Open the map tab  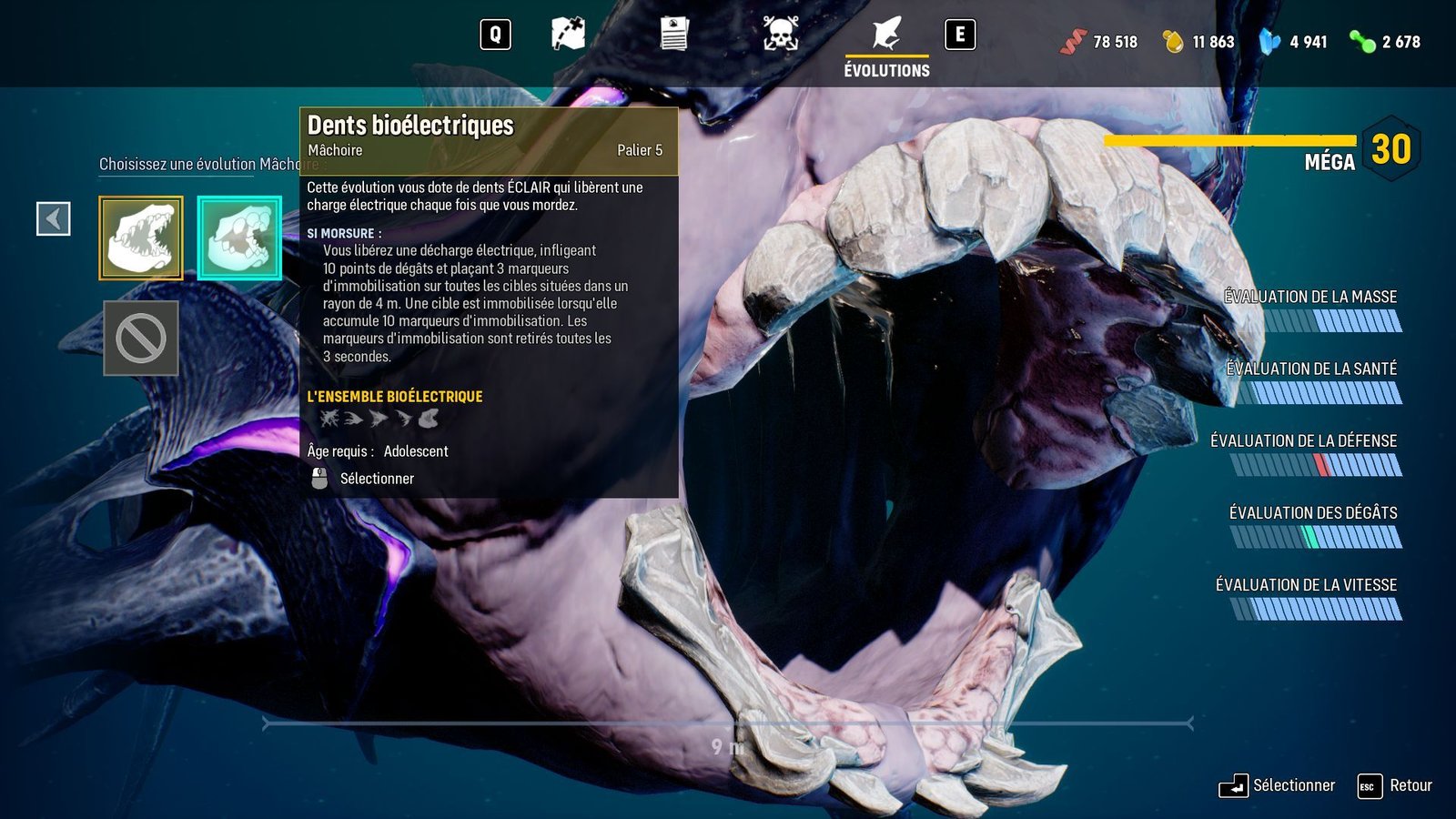568,35
